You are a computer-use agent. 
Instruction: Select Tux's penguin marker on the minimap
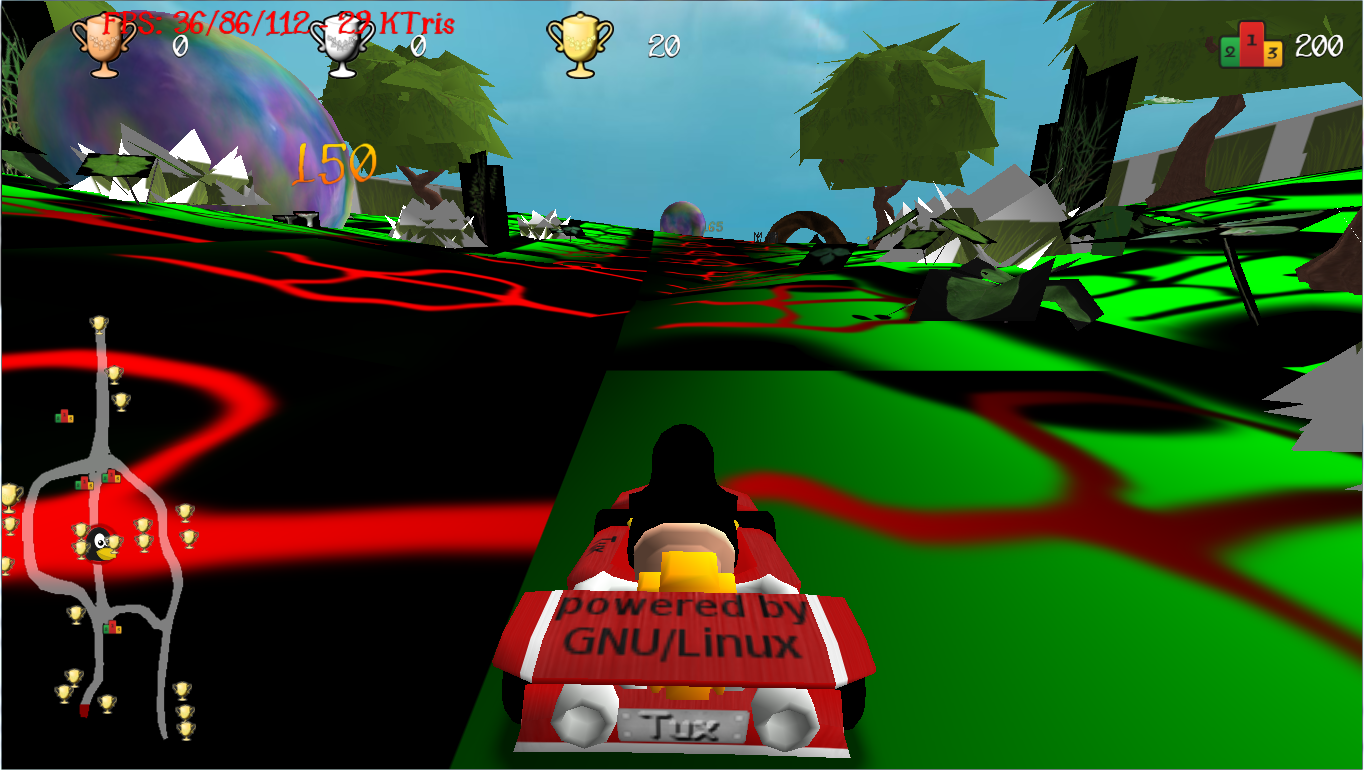pyautogui.click(x=100, y=543)
